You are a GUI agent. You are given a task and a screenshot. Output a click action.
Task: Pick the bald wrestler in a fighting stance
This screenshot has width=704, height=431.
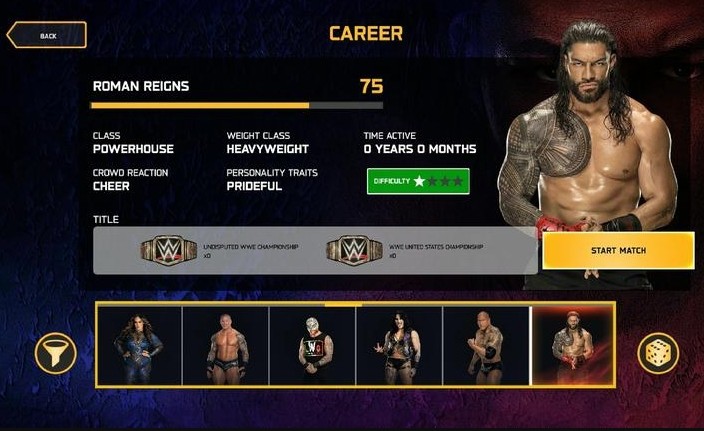click(x=486, y=346)
